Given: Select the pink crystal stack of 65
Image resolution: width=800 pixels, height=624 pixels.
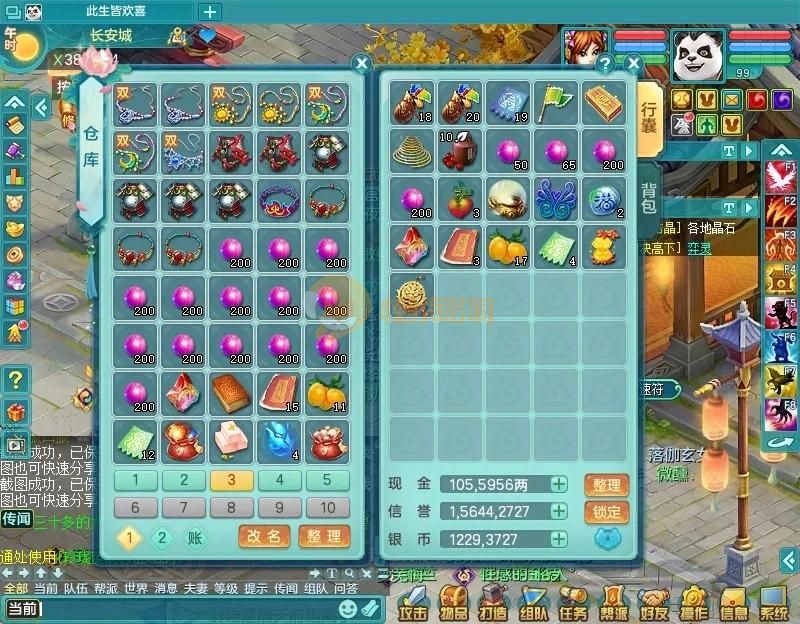Looking at the screenshot, I should 557,150.
